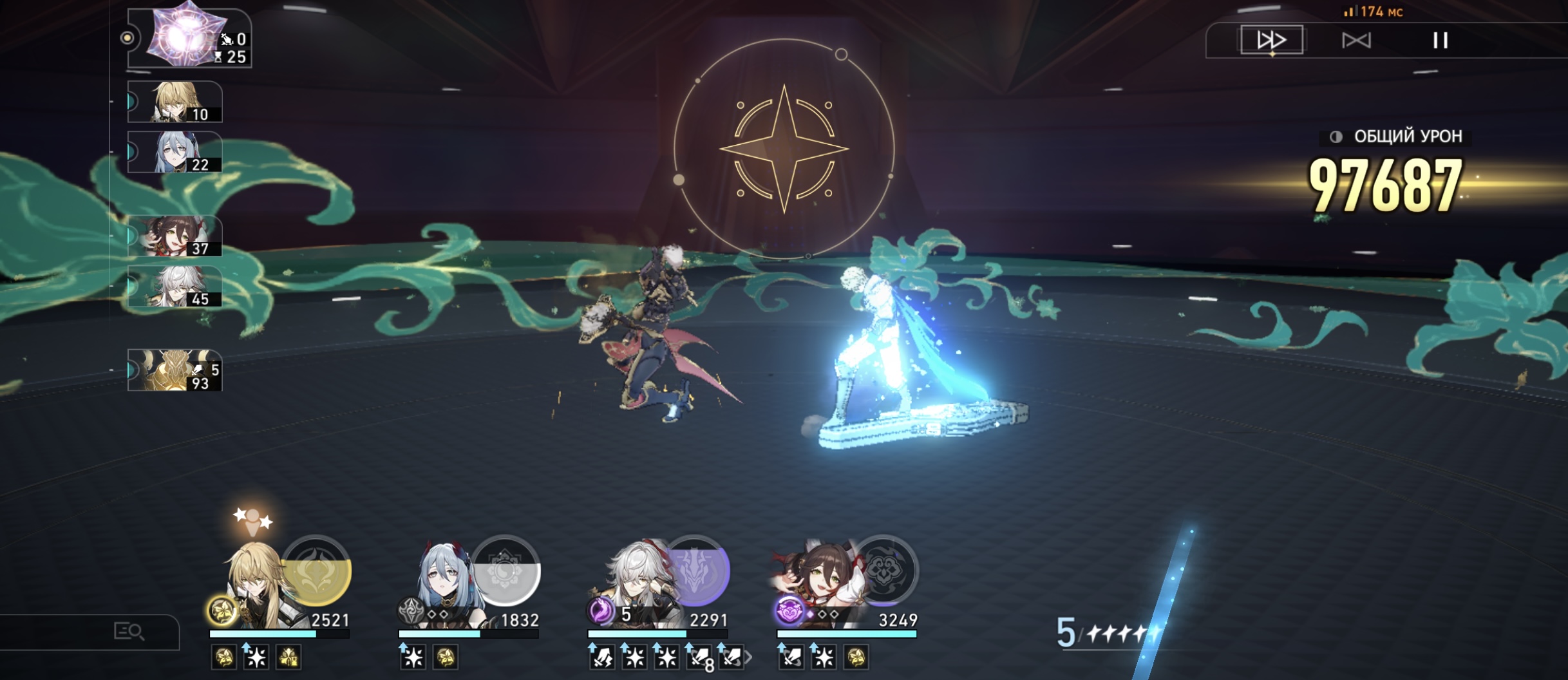The width and height of the screenshot is (1568, 680).
Task: Inspect the turn order entry showing 22
Action: pyautogui.click(x=175, y=153)
